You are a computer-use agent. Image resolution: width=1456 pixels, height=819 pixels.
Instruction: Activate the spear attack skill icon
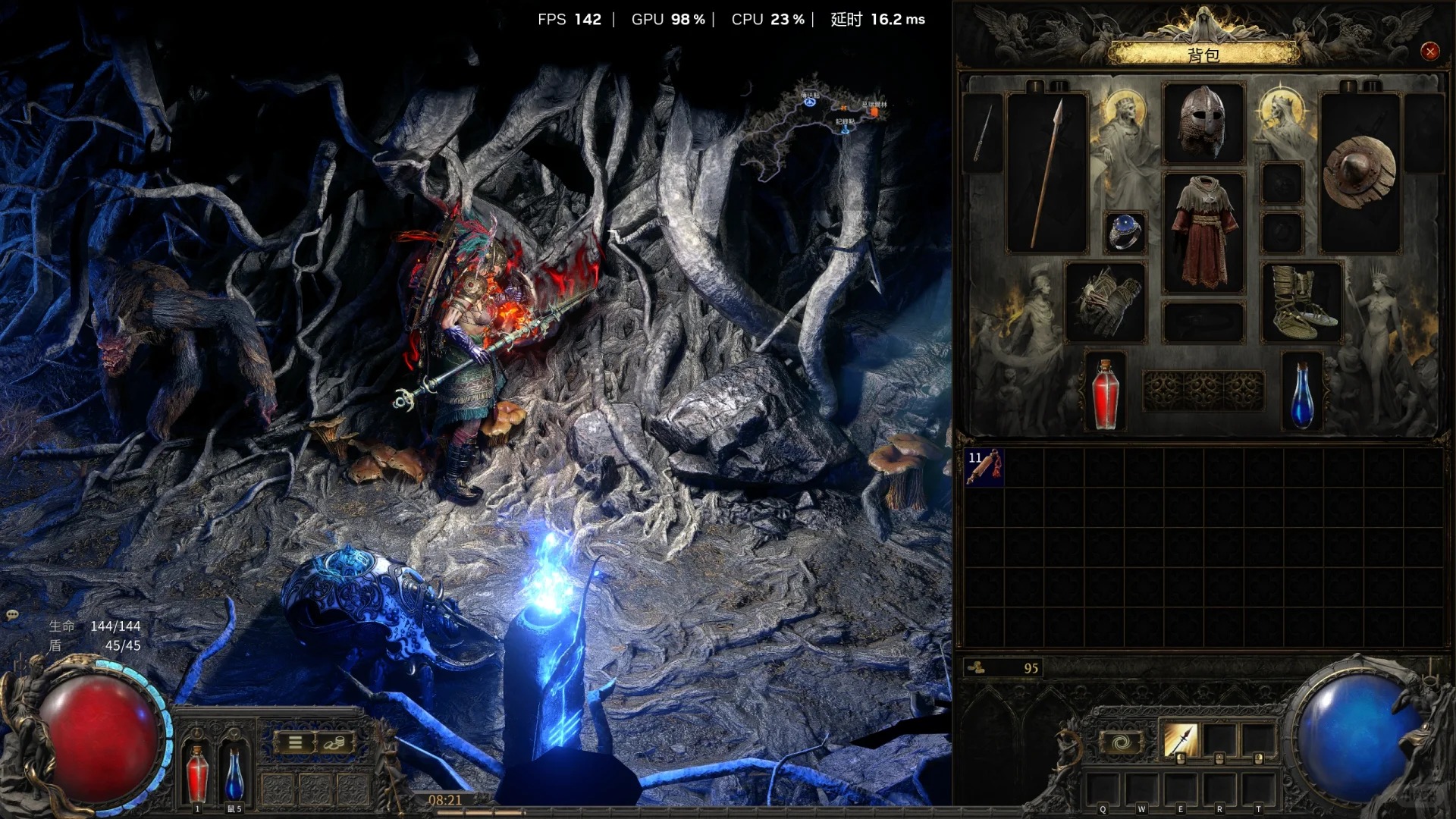pyautogui.click(x=1179, y=741)
